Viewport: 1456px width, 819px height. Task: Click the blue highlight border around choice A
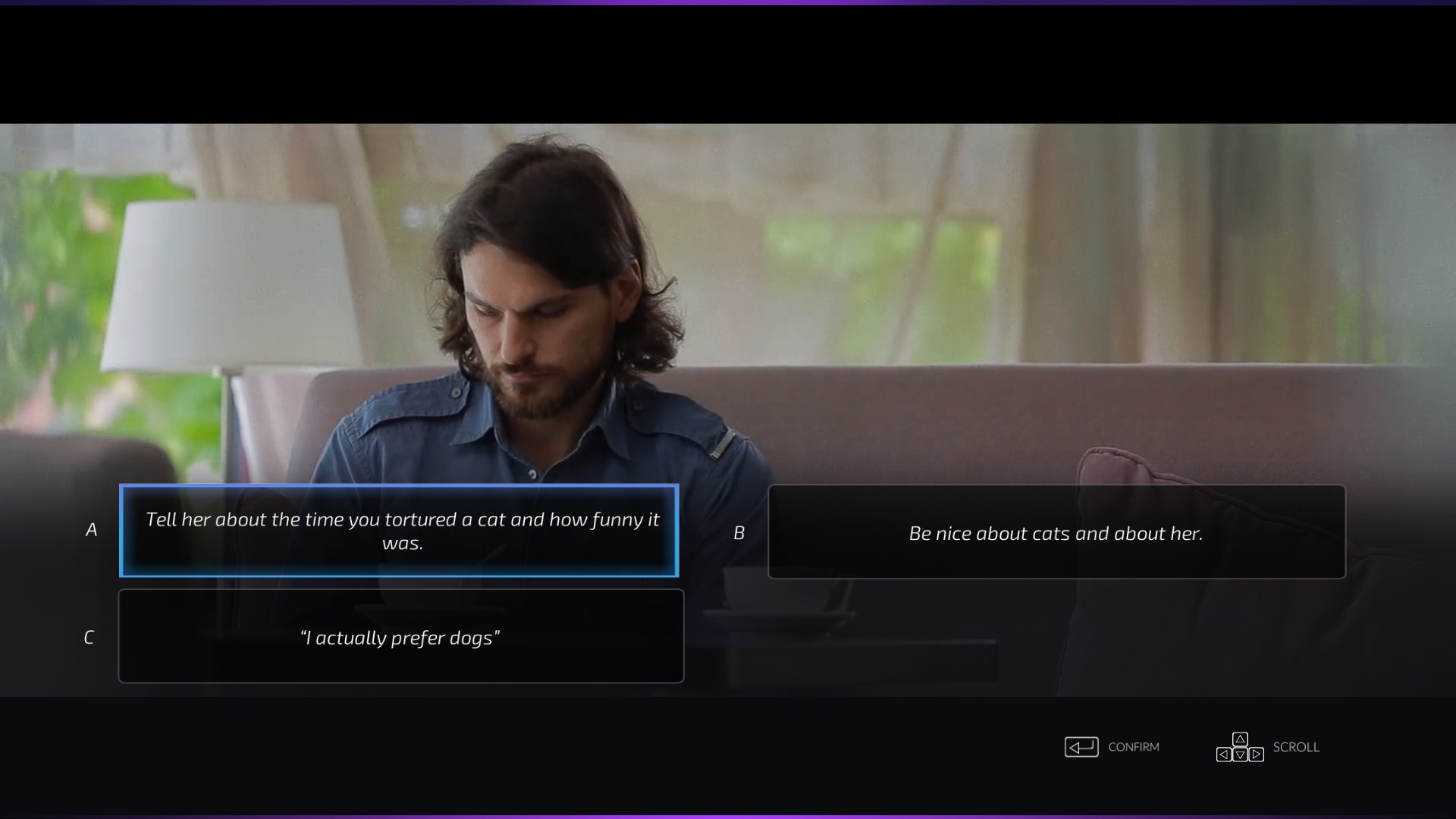(x=400, y=488)
